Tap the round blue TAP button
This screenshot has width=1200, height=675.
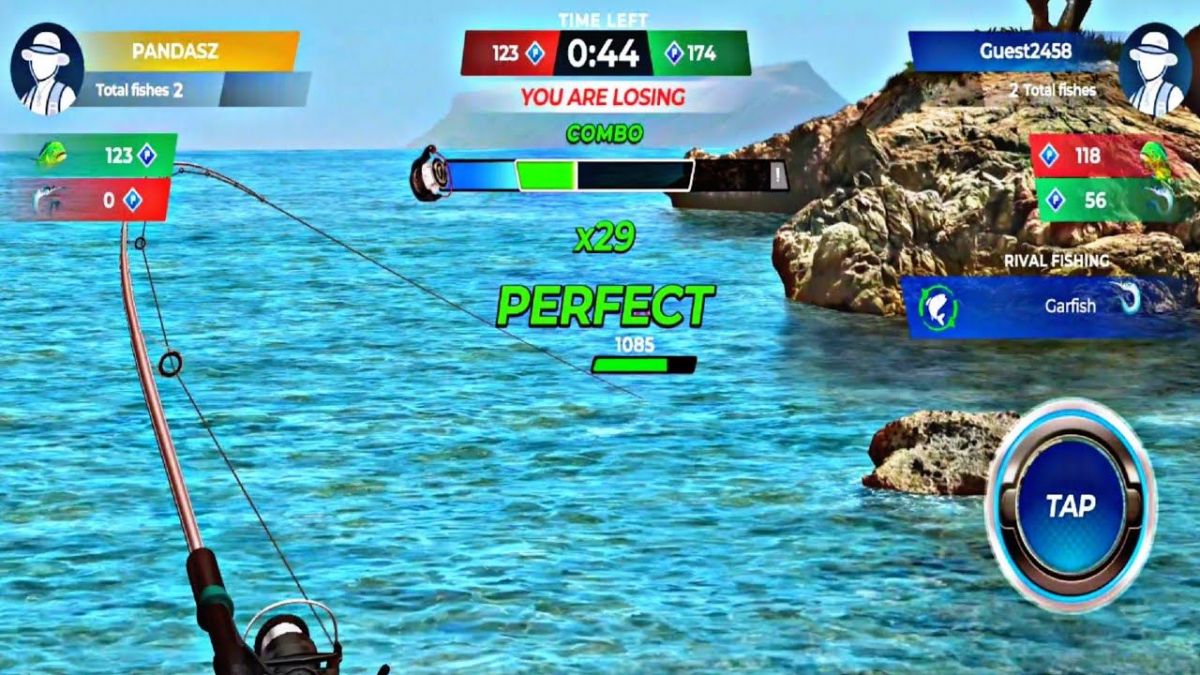tap(1070, 506)
